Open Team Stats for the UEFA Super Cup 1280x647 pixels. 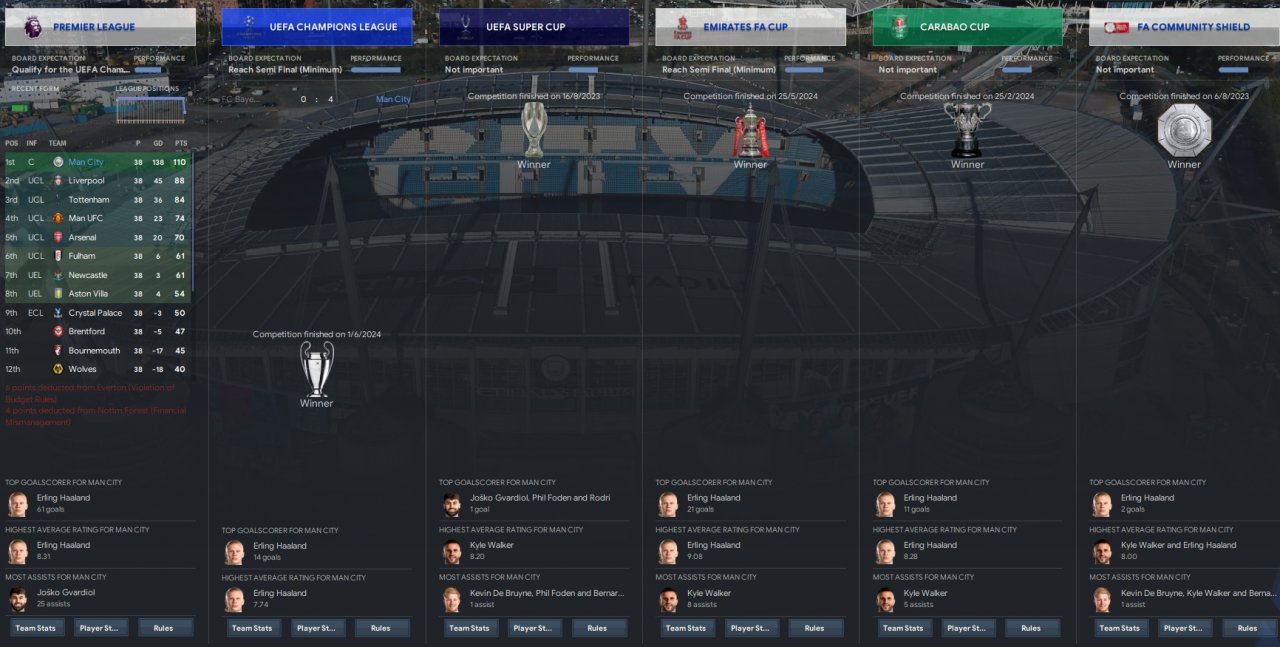[x=471, y=628]
